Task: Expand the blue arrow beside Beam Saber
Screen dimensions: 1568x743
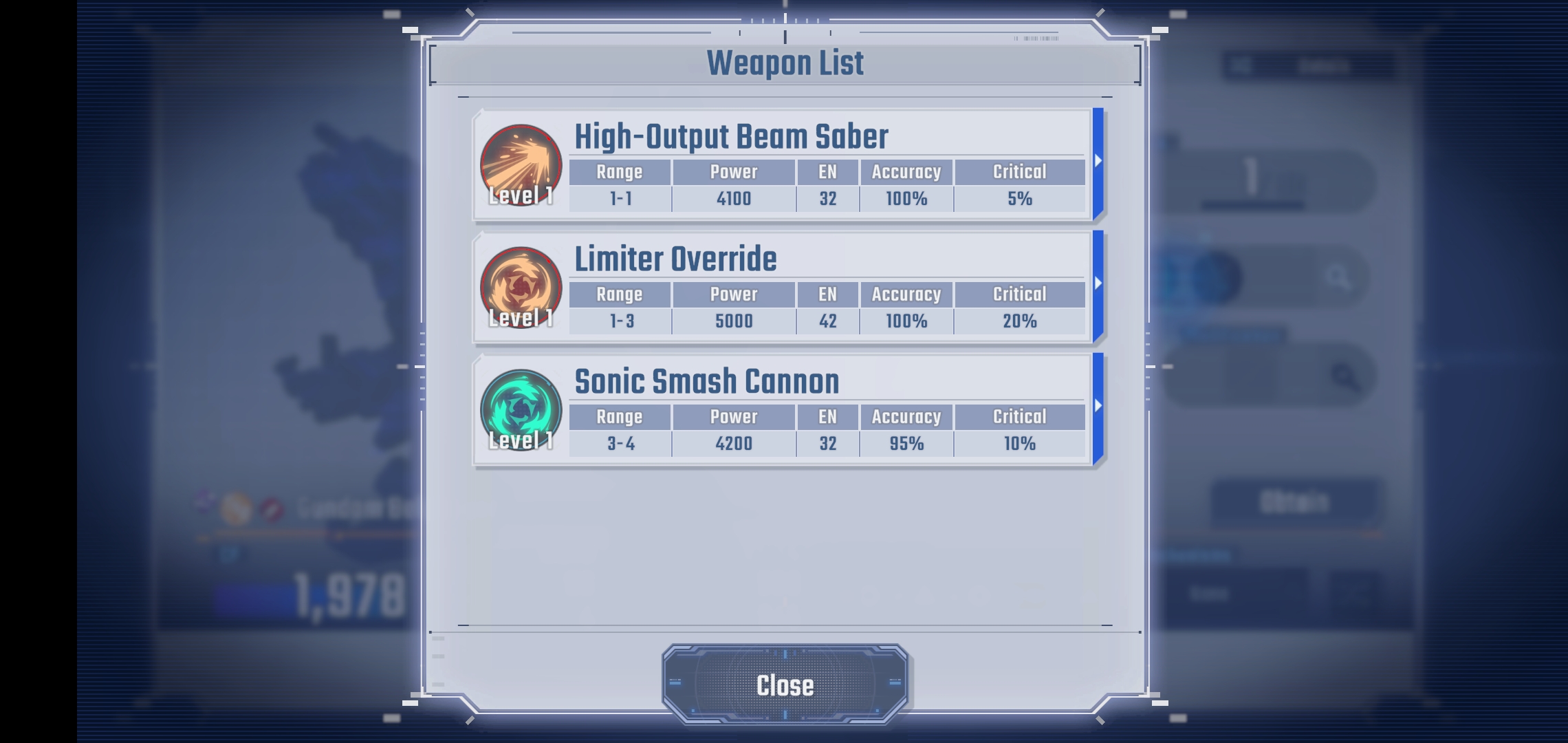Action: pos(1098,161)
